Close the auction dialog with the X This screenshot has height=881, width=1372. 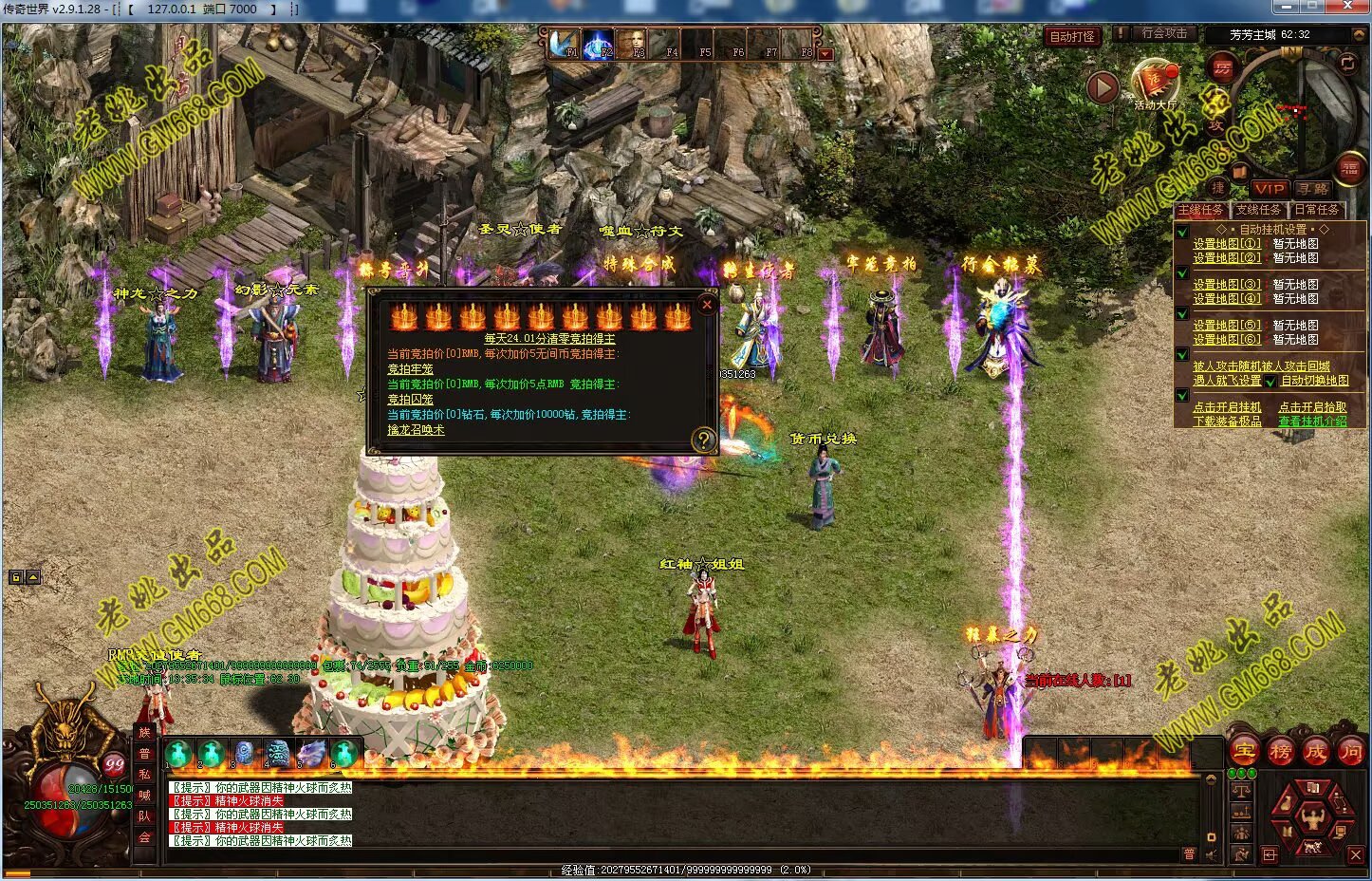706,304
